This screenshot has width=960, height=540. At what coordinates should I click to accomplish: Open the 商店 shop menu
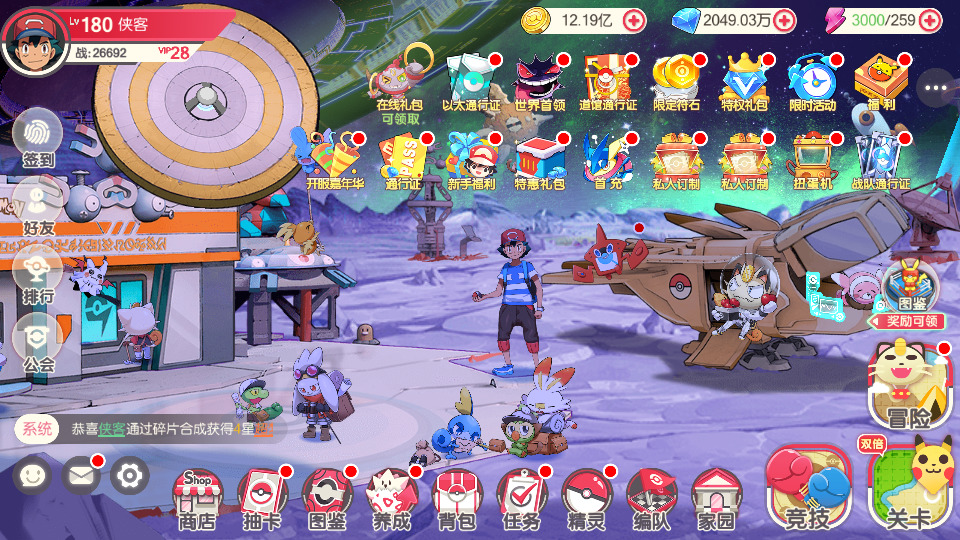(197, 498)
